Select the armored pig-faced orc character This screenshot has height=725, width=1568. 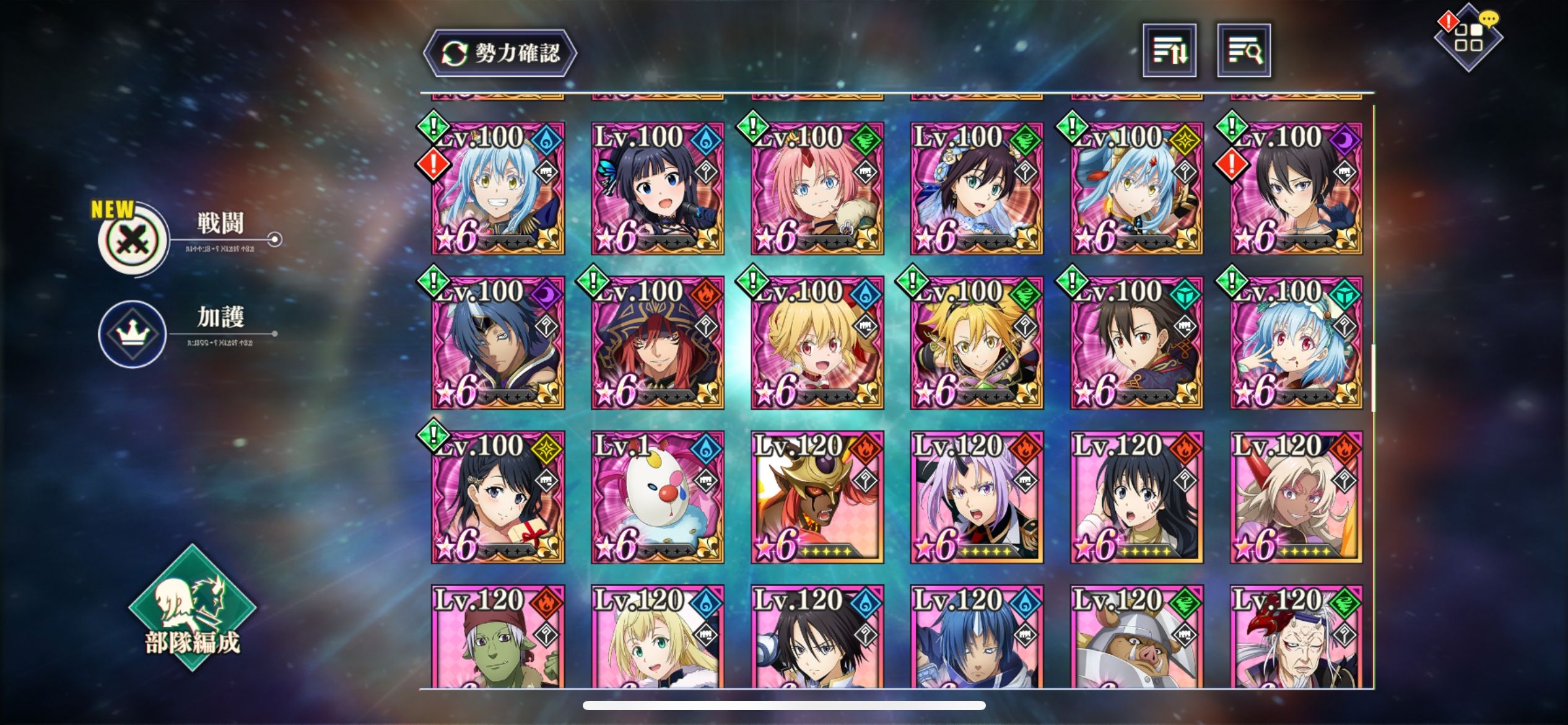coord(1136,638)
